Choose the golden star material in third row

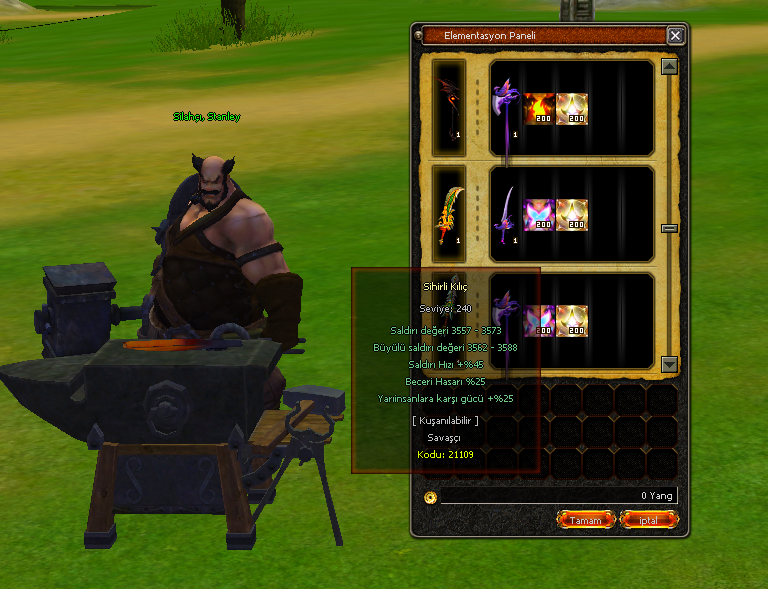click(x=572, y=320)
